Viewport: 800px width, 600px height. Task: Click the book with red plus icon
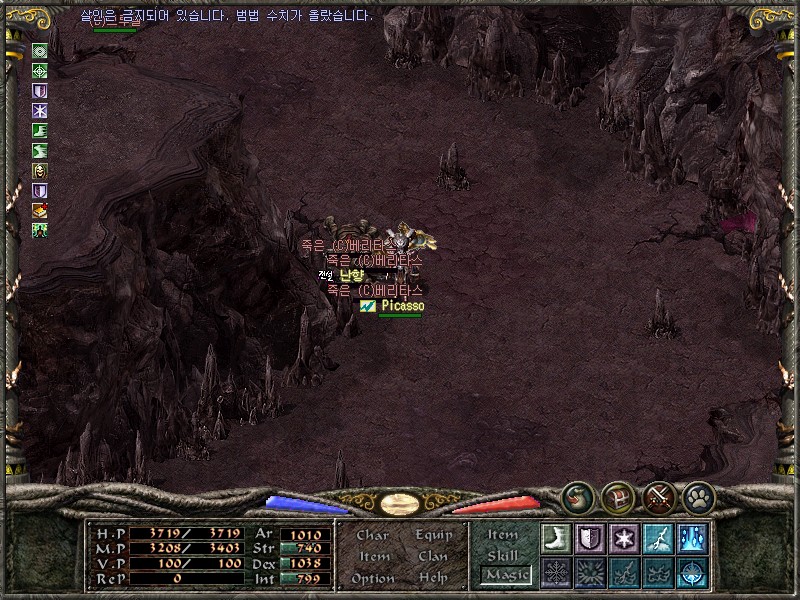click(40, 210)
